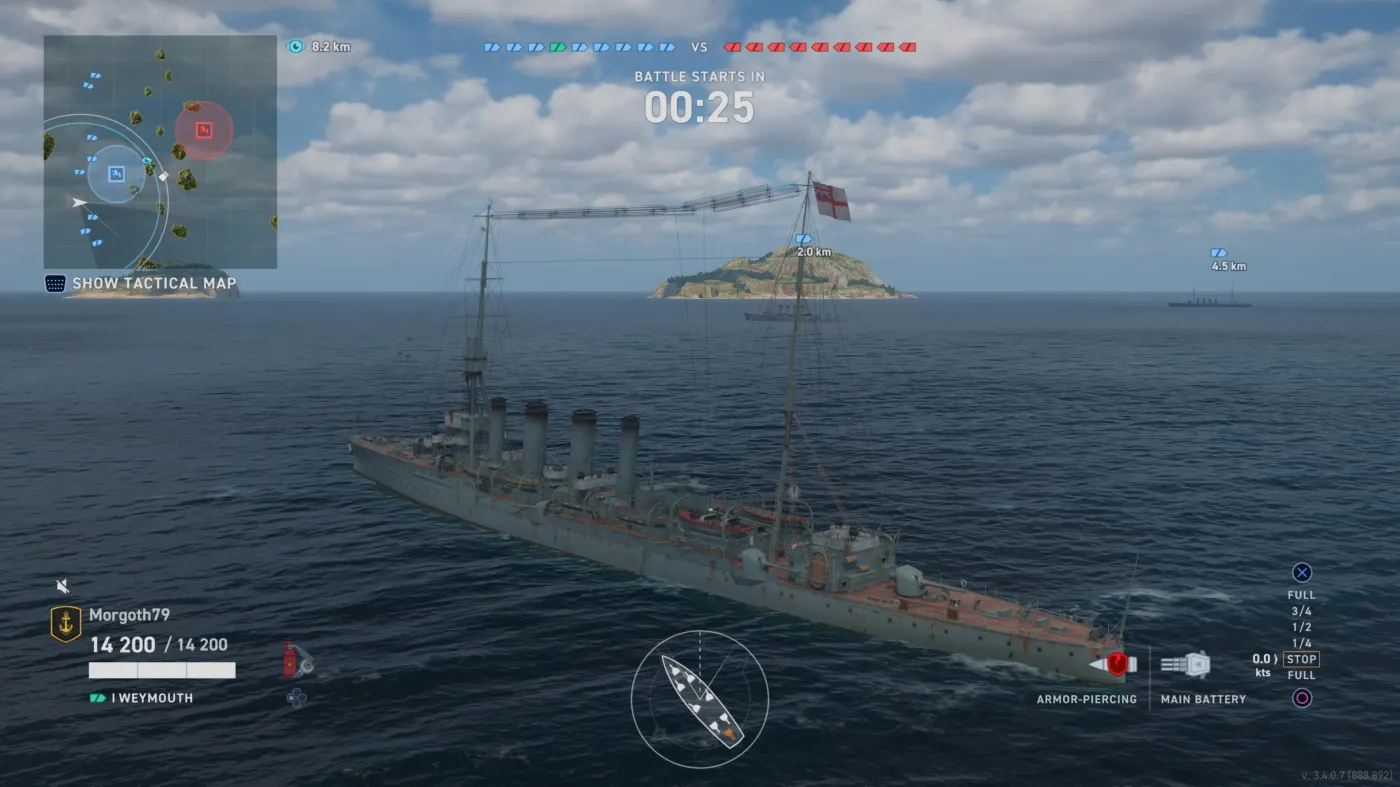Click the VS divider between team rosters

coord(699,46)
